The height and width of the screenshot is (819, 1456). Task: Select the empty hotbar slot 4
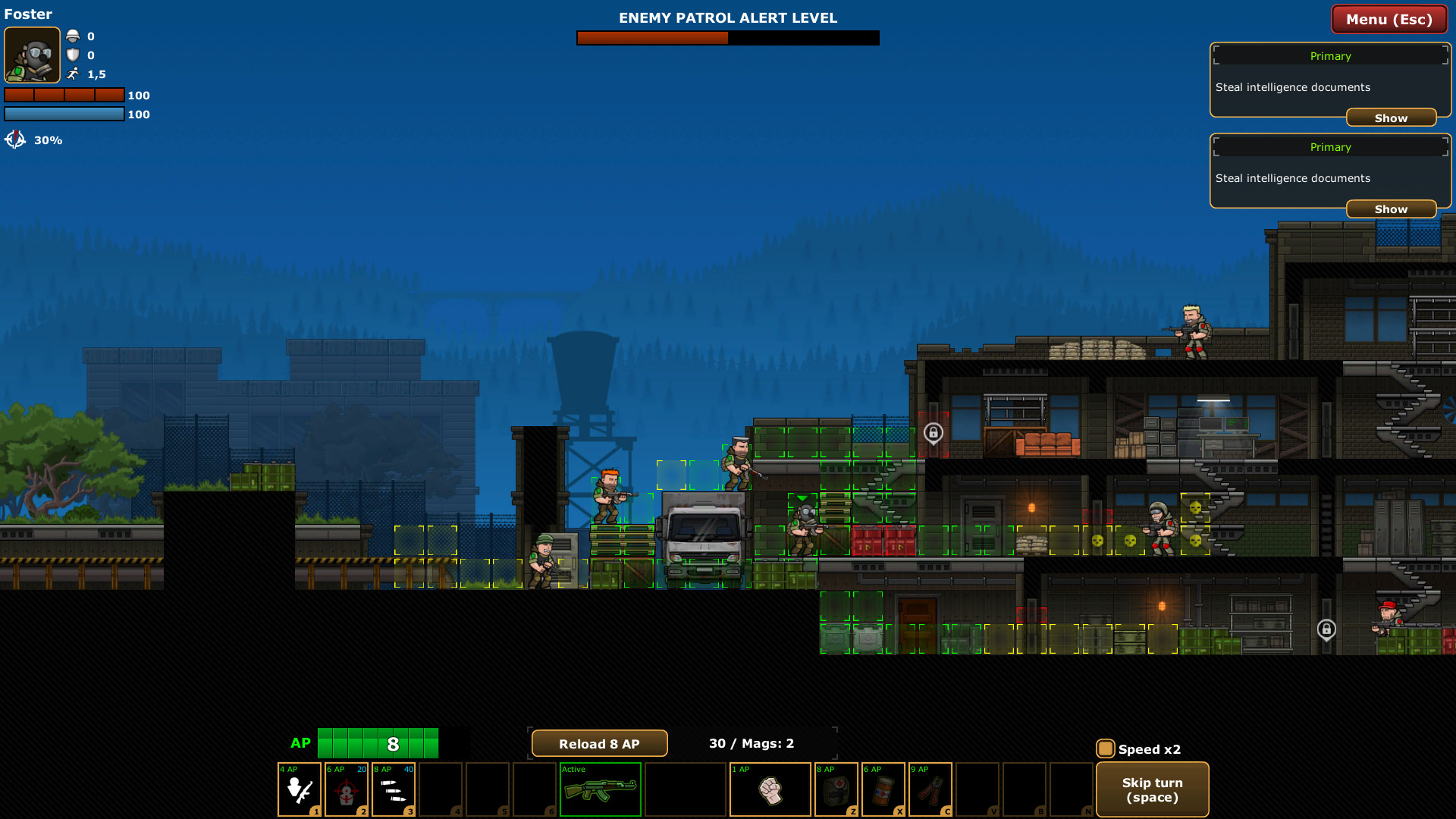[x=441, y=789]
